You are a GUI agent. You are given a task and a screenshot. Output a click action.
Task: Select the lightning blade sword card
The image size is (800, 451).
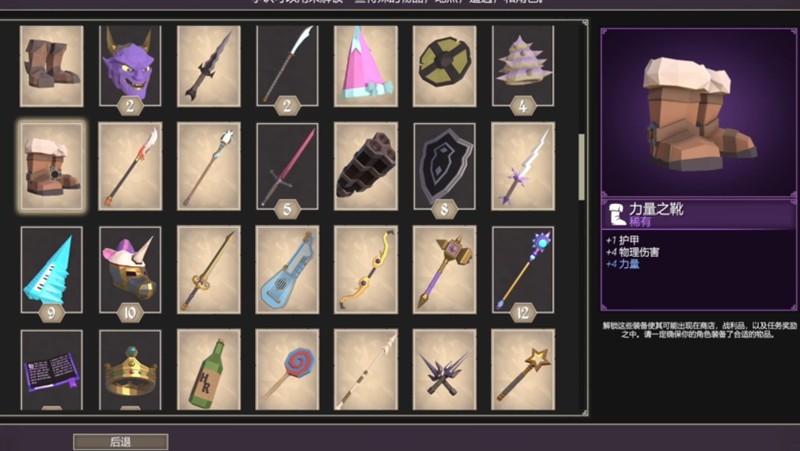click(x=522, y=166)
